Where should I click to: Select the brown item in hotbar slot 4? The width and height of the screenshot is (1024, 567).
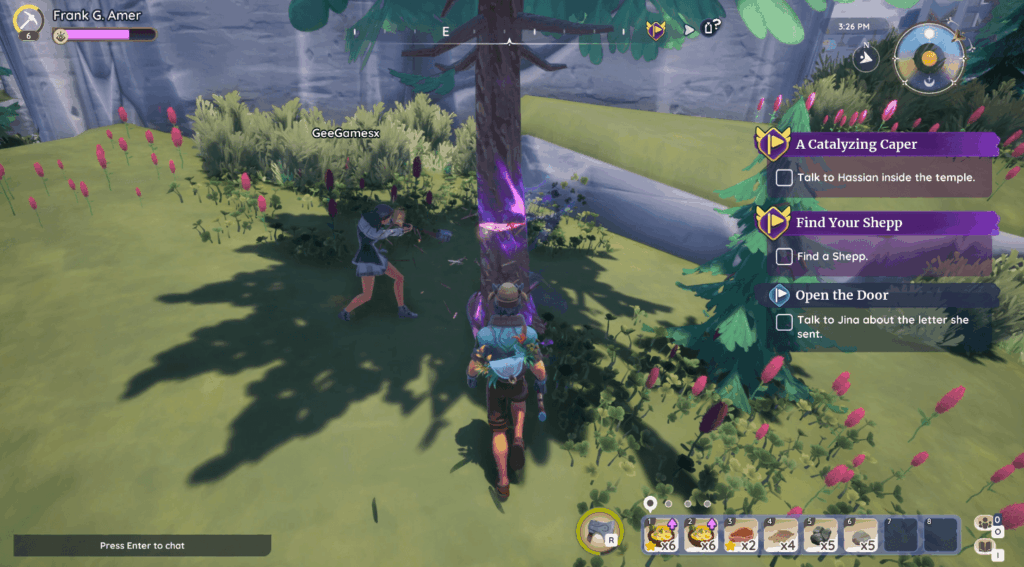coord(780,535)
